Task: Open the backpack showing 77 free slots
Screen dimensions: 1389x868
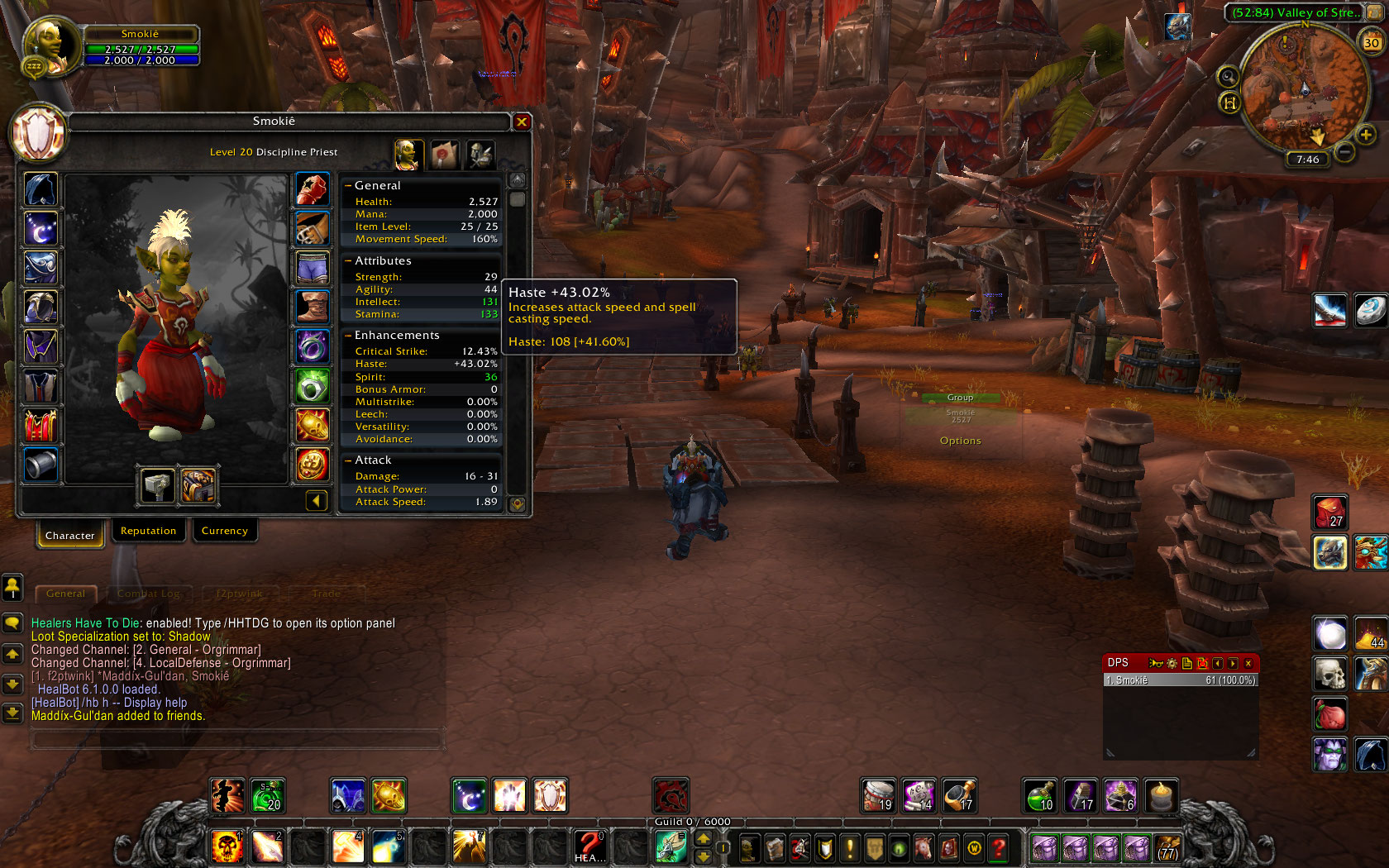Action: (1167, 848)
